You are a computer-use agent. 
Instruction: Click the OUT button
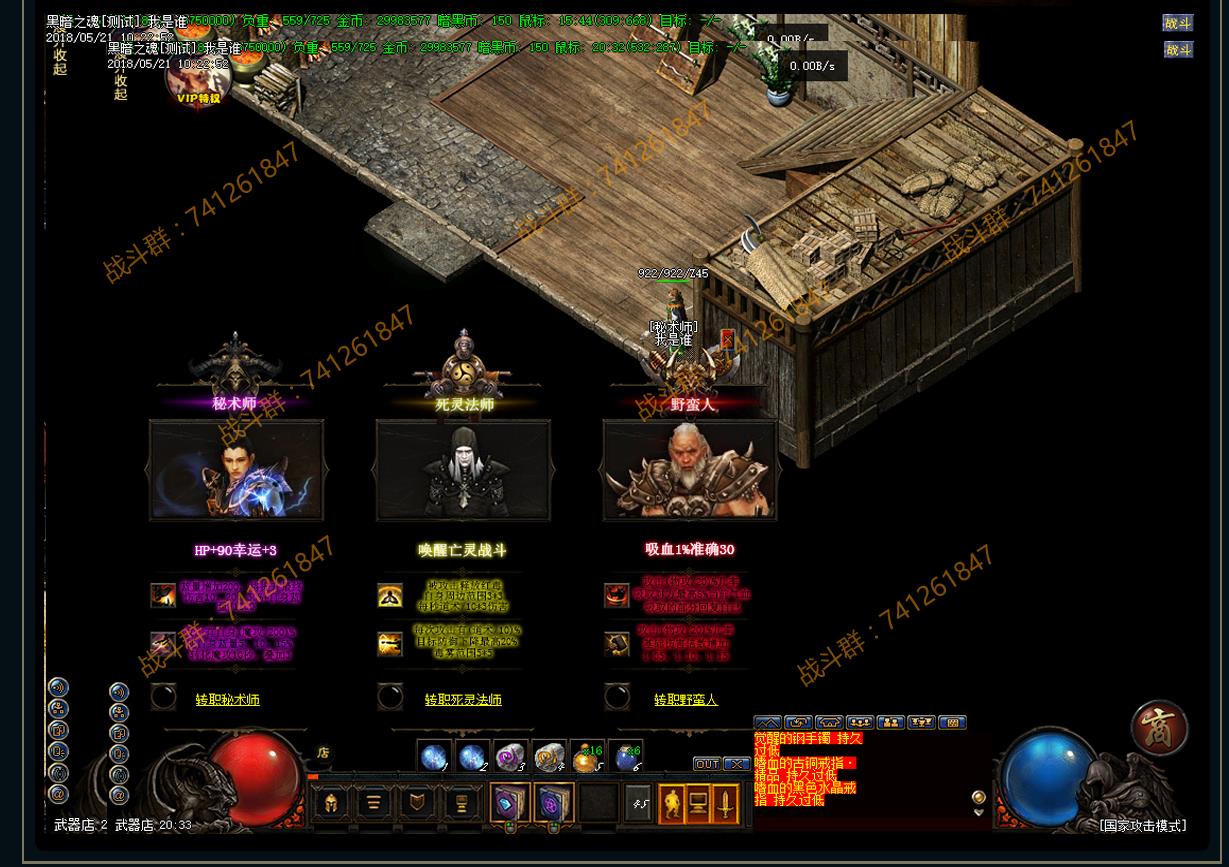coord(707,764)
